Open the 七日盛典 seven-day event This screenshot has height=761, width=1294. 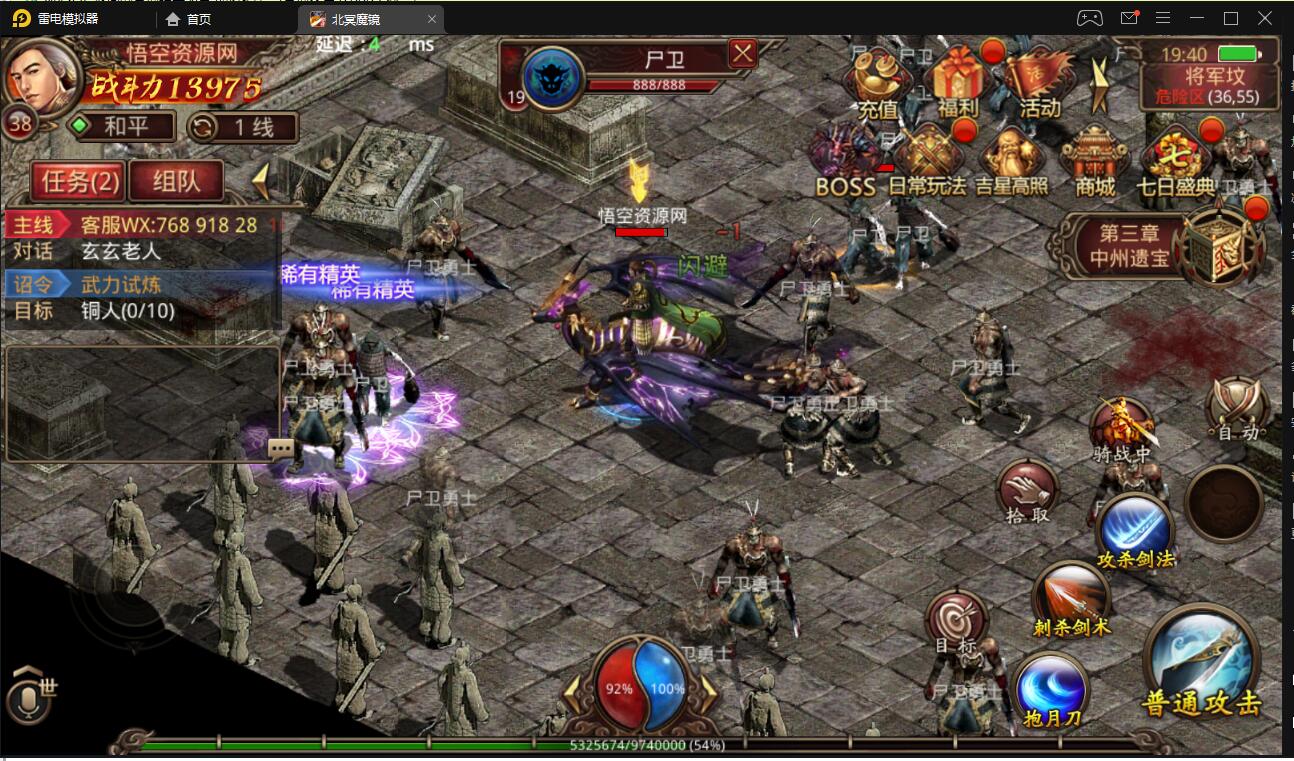coord(1175,162)
